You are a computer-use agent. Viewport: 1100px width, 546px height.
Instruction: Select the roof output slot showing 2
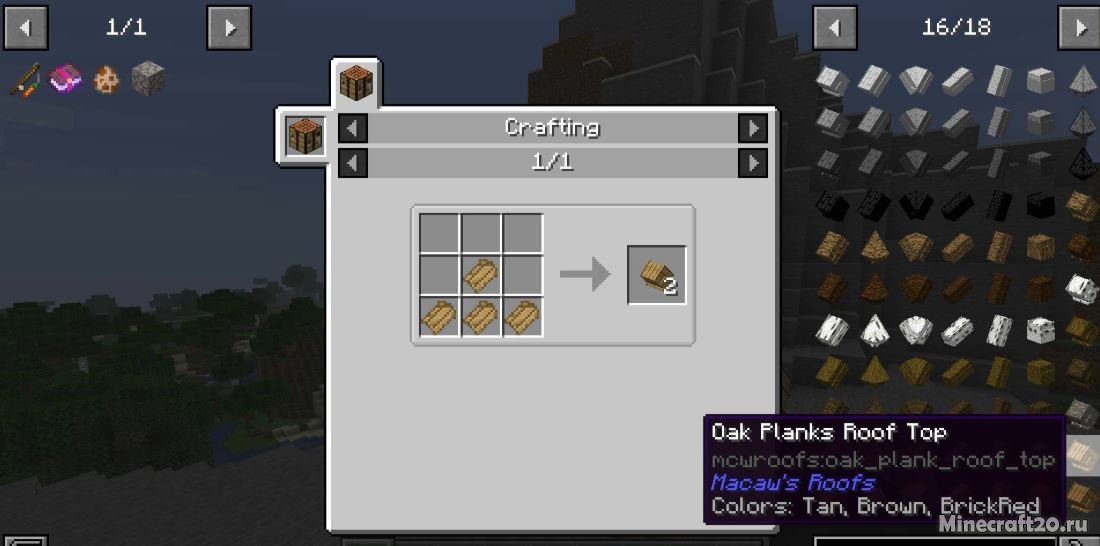point(657,275)
